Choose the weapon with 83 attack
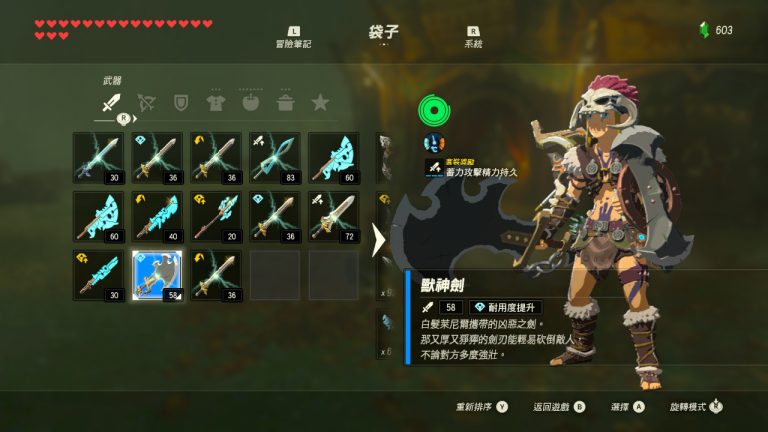 [275, 157]
